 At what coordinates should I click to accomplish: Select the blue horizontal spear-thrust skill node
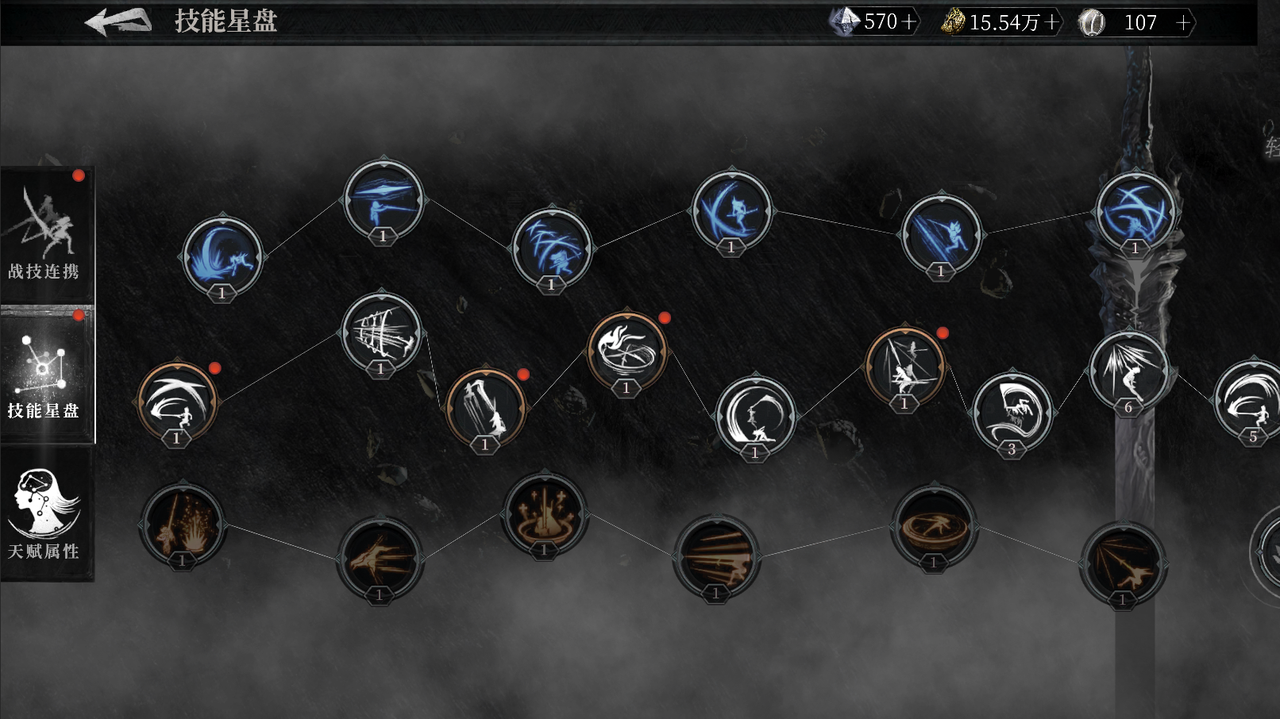(384, 199)
